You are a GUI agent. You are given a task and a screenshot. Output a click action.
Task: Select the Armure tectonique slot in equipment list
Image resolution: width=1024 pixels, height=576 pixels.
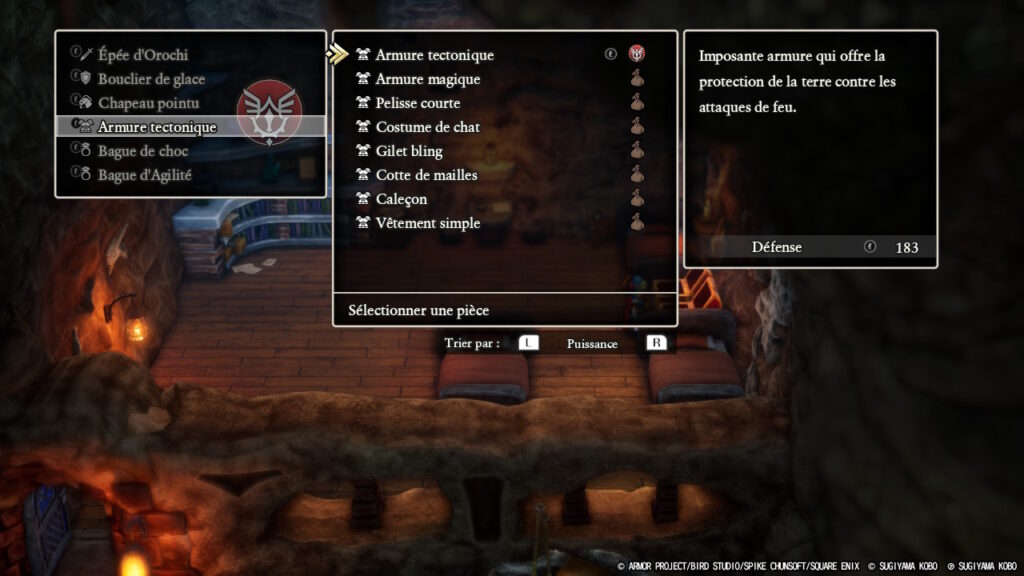click(157, 127)
